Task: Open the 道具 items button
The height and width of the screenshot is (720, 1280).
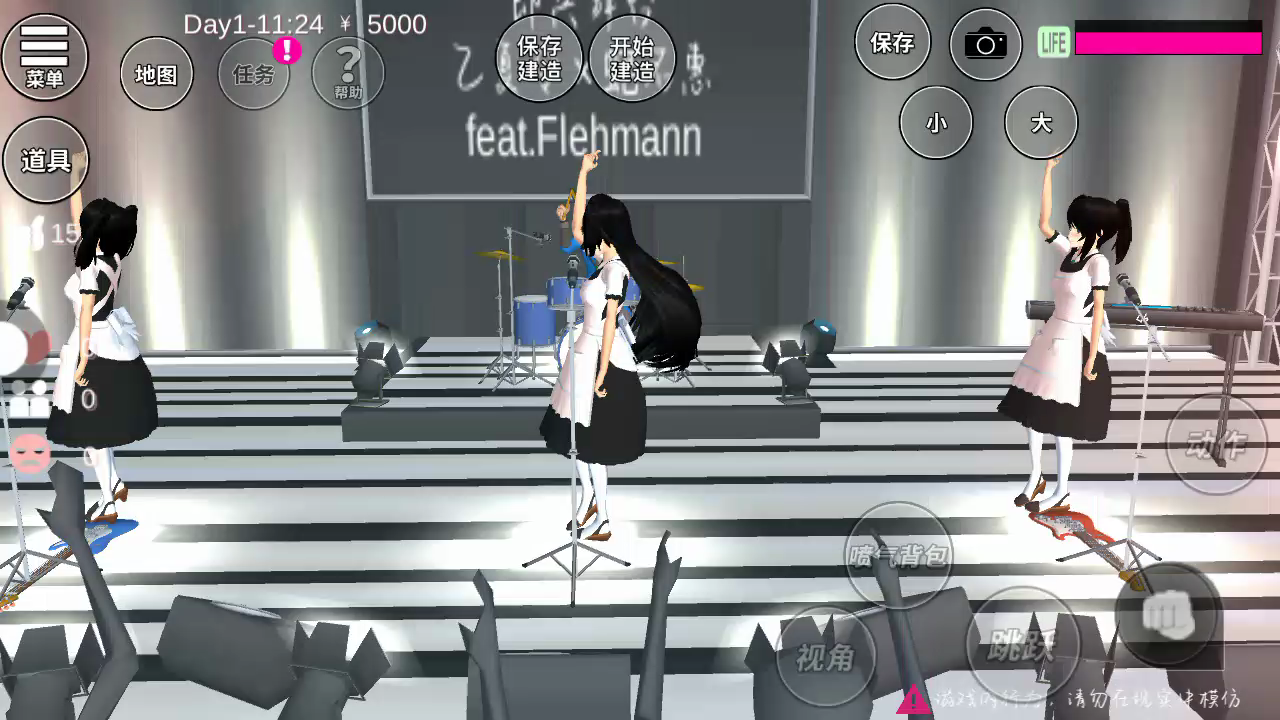Action: click(x=46, y=160)
